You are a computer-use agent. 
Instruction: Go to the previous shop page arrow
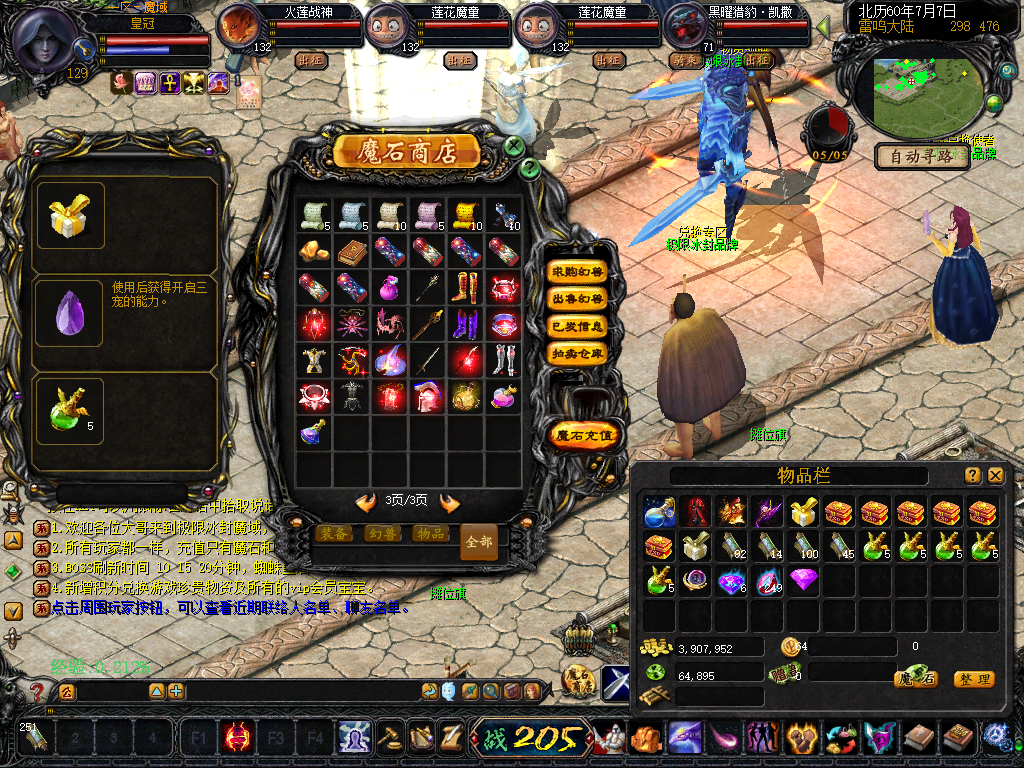(365, 502)
